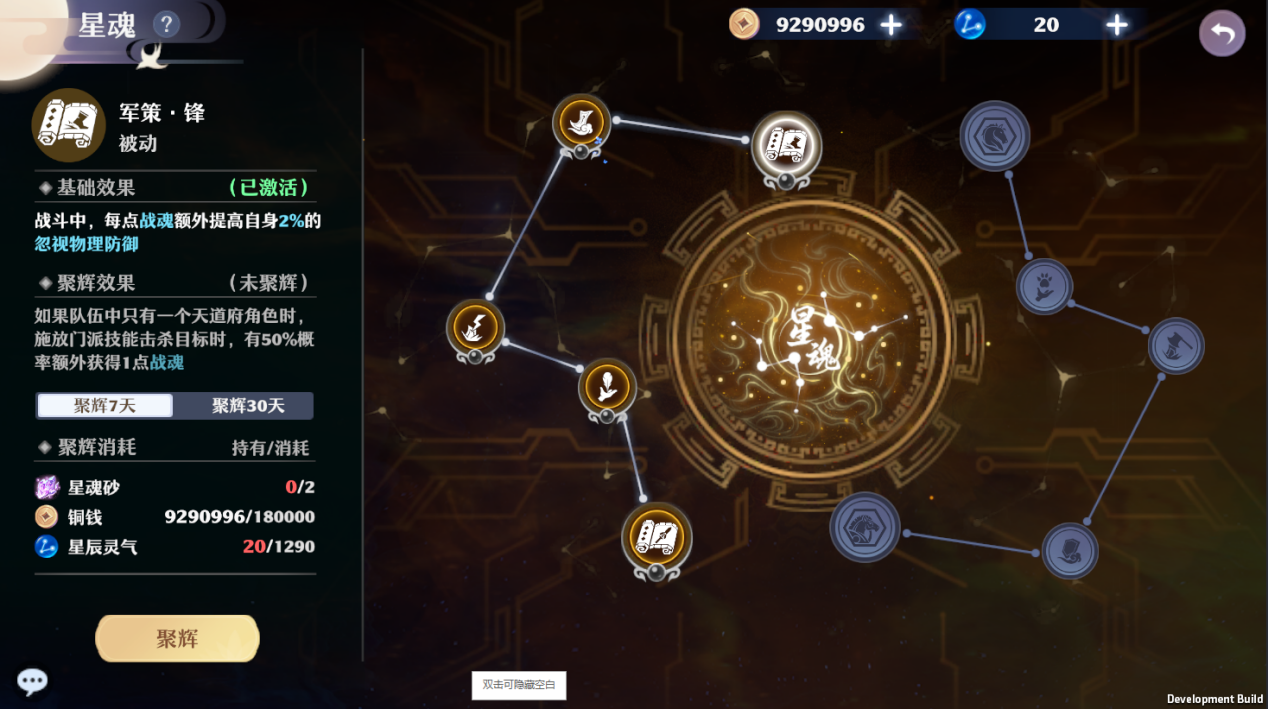Select the locked shield and cloud node
The height and width of the screenshot is (709, 1268).
tap(1070, 550)
